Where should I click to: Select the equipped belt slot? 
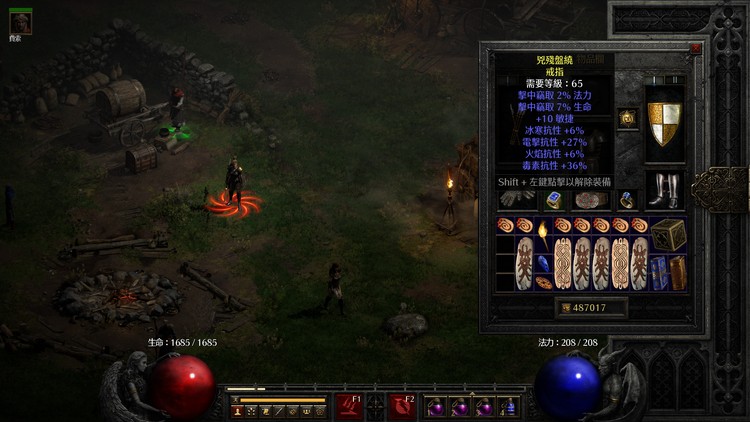(x=590, y=199)
